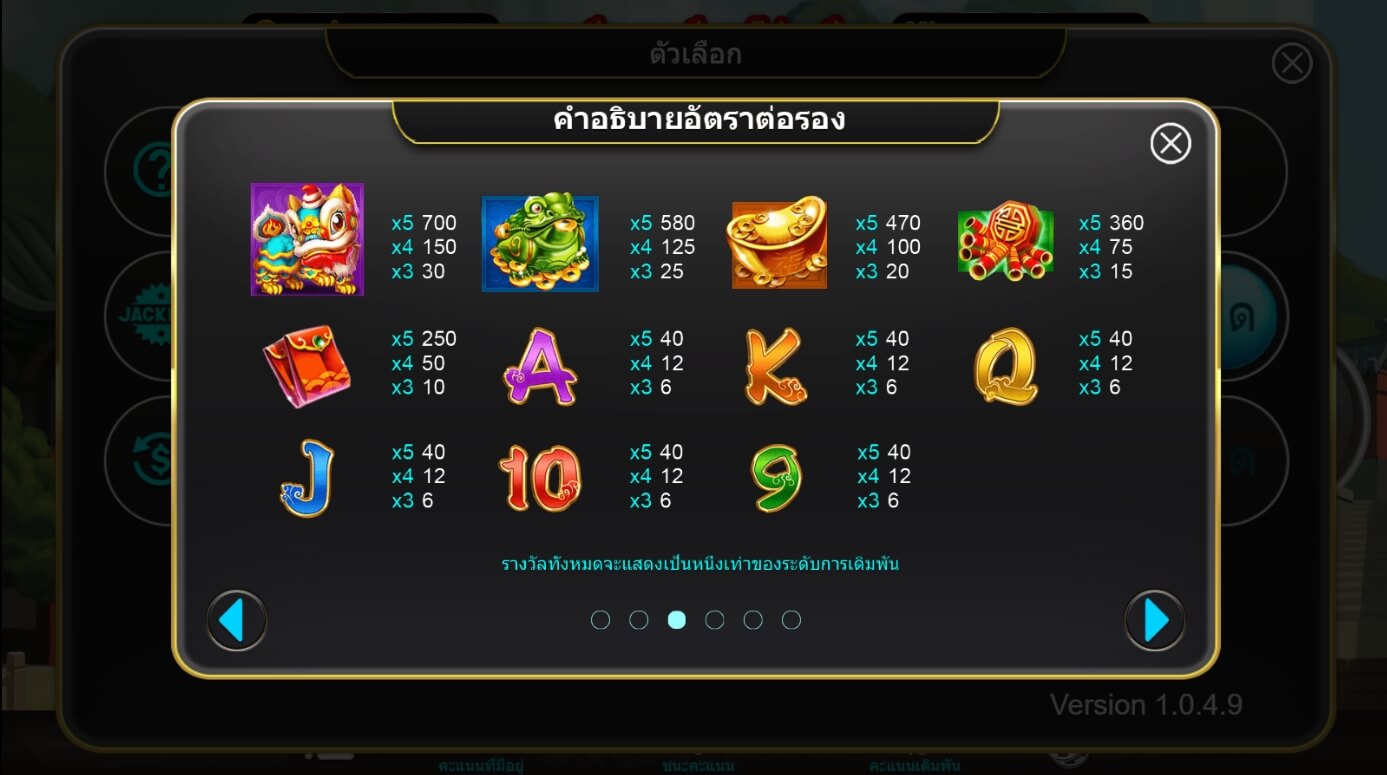This screenshot has height=775, width=1387.
Task: Jump to the fourth paytable page dot
Action: click(716, 620)
